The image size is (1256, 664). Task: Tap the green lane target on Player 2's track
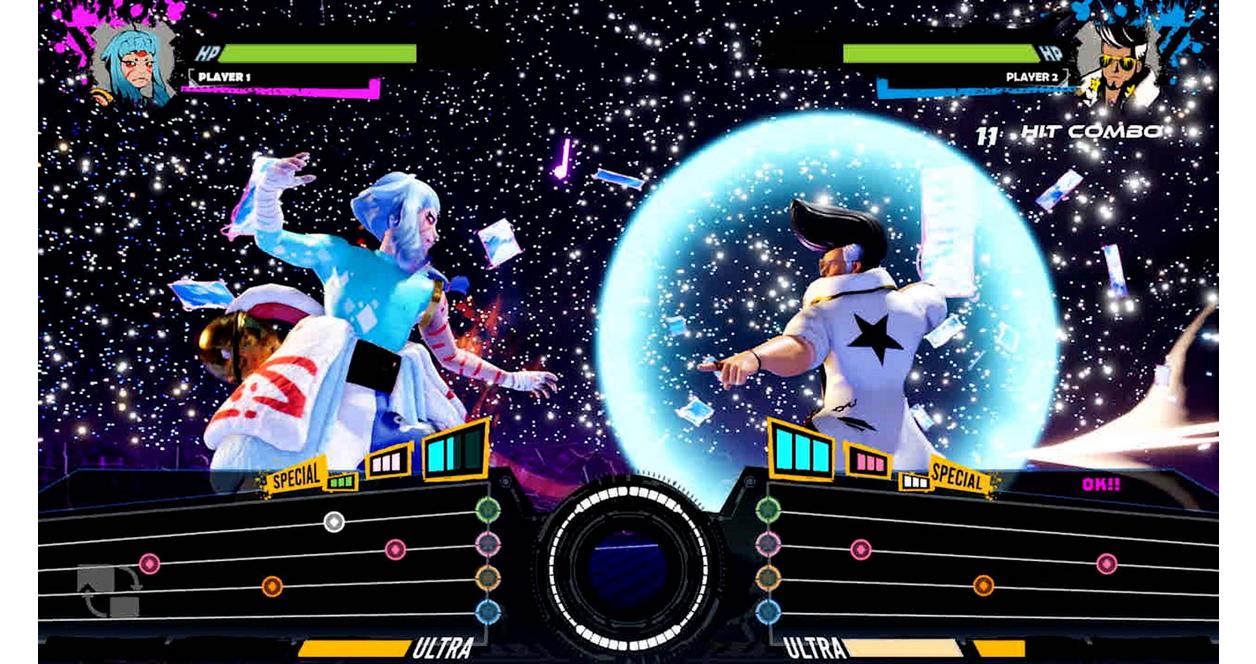click(768, 509)
